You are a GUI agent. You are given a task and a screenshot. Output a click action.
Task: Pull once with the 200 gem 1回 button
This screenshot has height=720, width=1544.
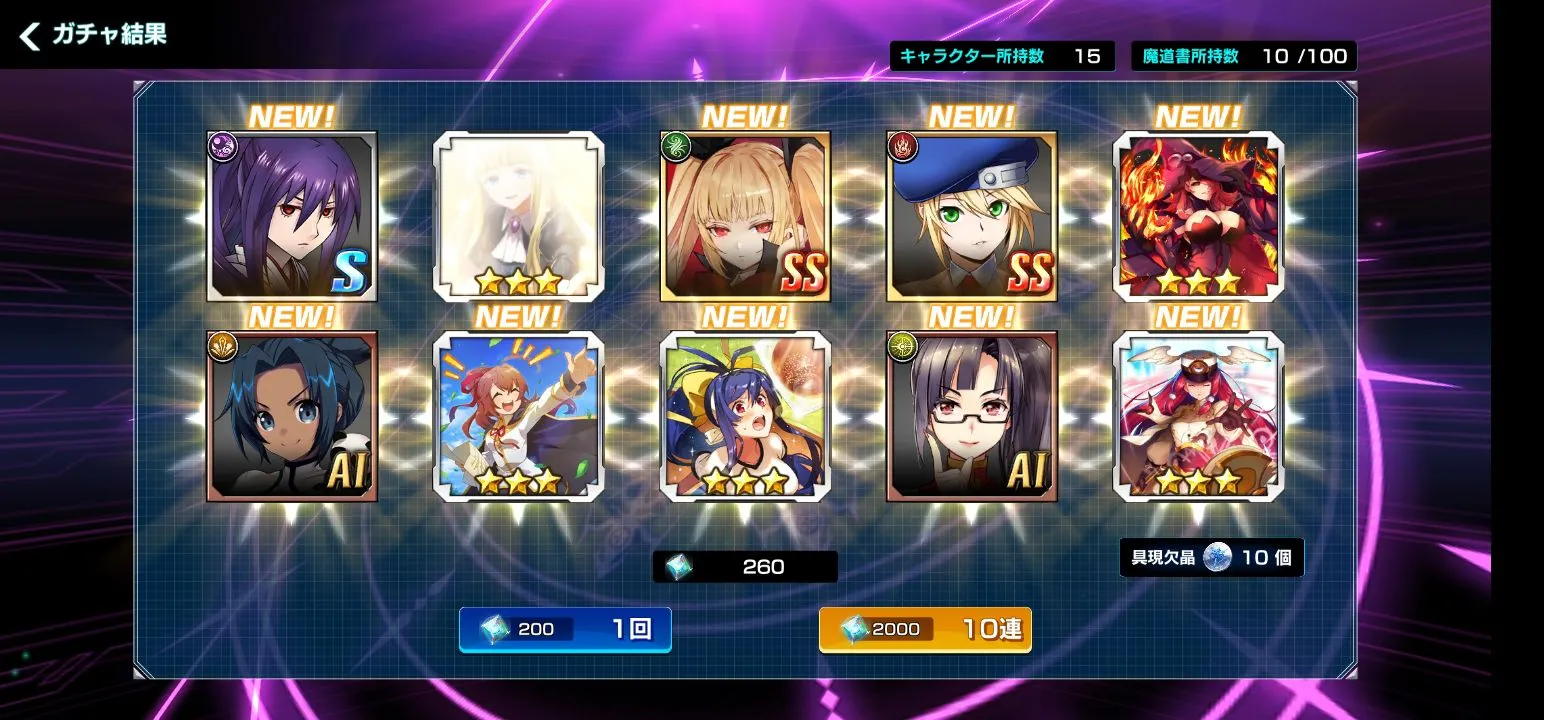click(x=565, y=629)
